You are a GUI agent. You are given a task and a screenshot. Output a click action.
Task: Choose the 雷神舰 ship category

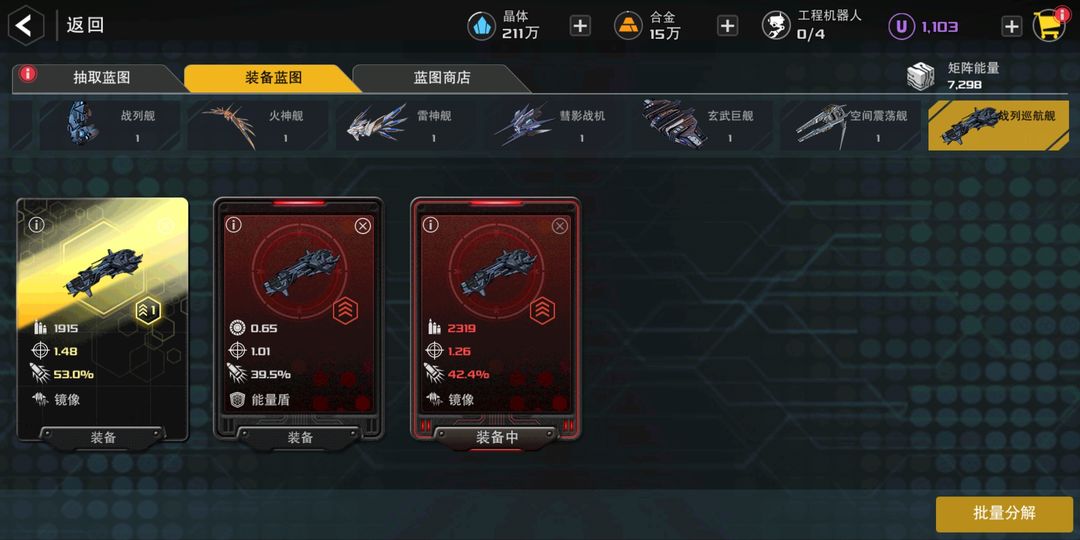(x=408, y=126)
